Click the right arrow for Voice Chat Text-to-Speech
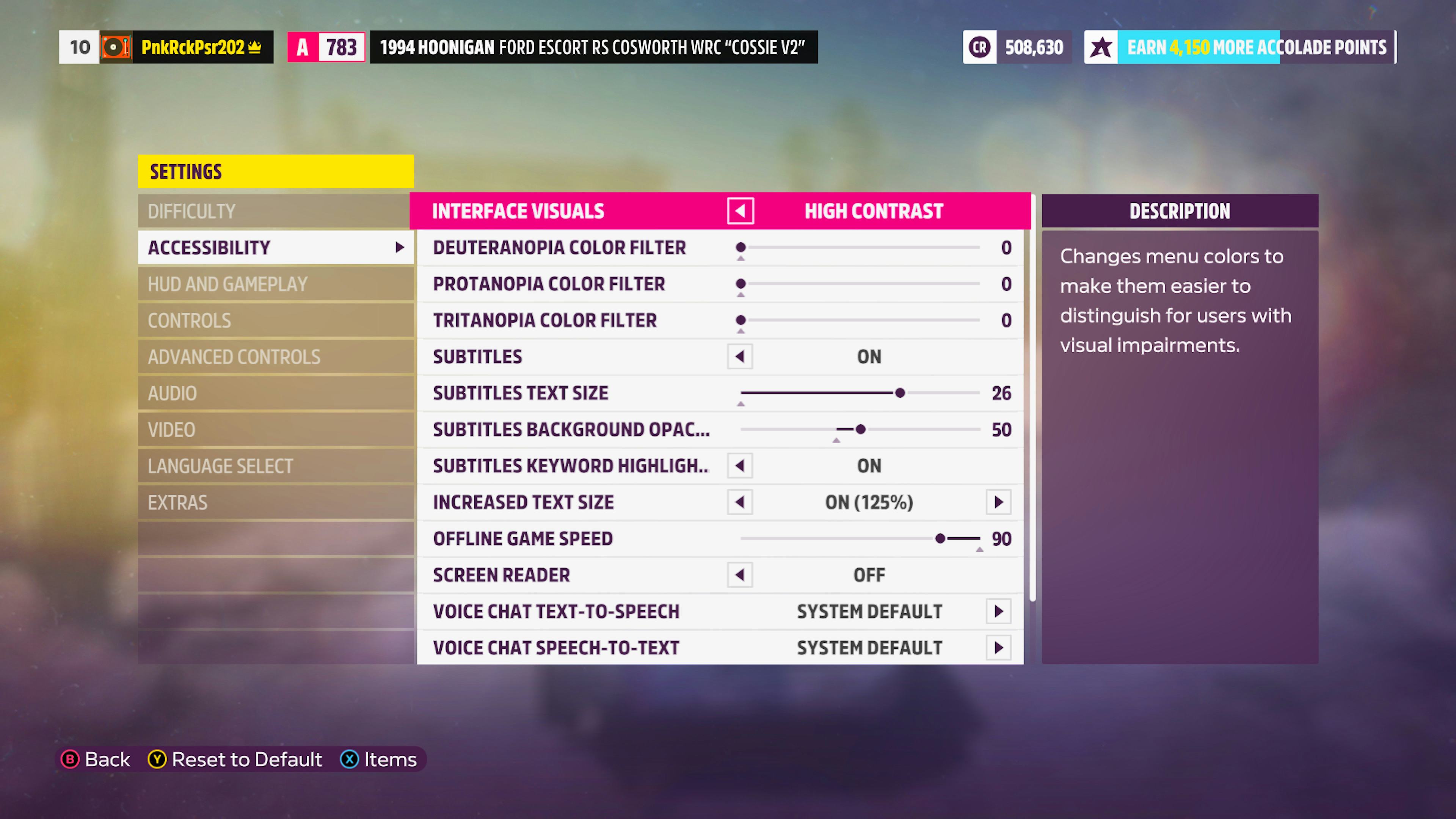The height and width of the screenshot is (819, 1456). (x=999, y=612)
